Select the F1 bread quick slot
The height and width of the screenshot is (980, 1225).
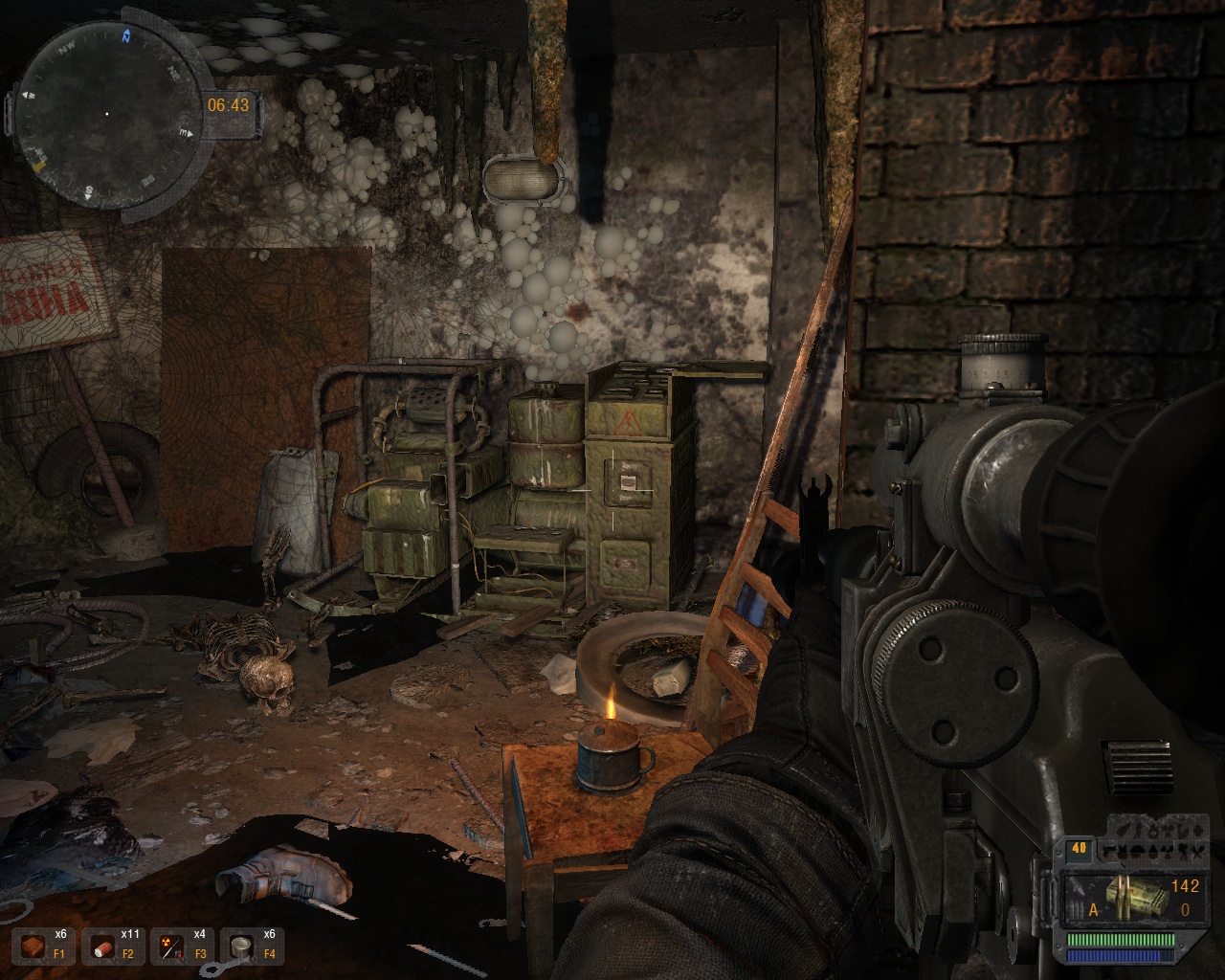(34, 947)
